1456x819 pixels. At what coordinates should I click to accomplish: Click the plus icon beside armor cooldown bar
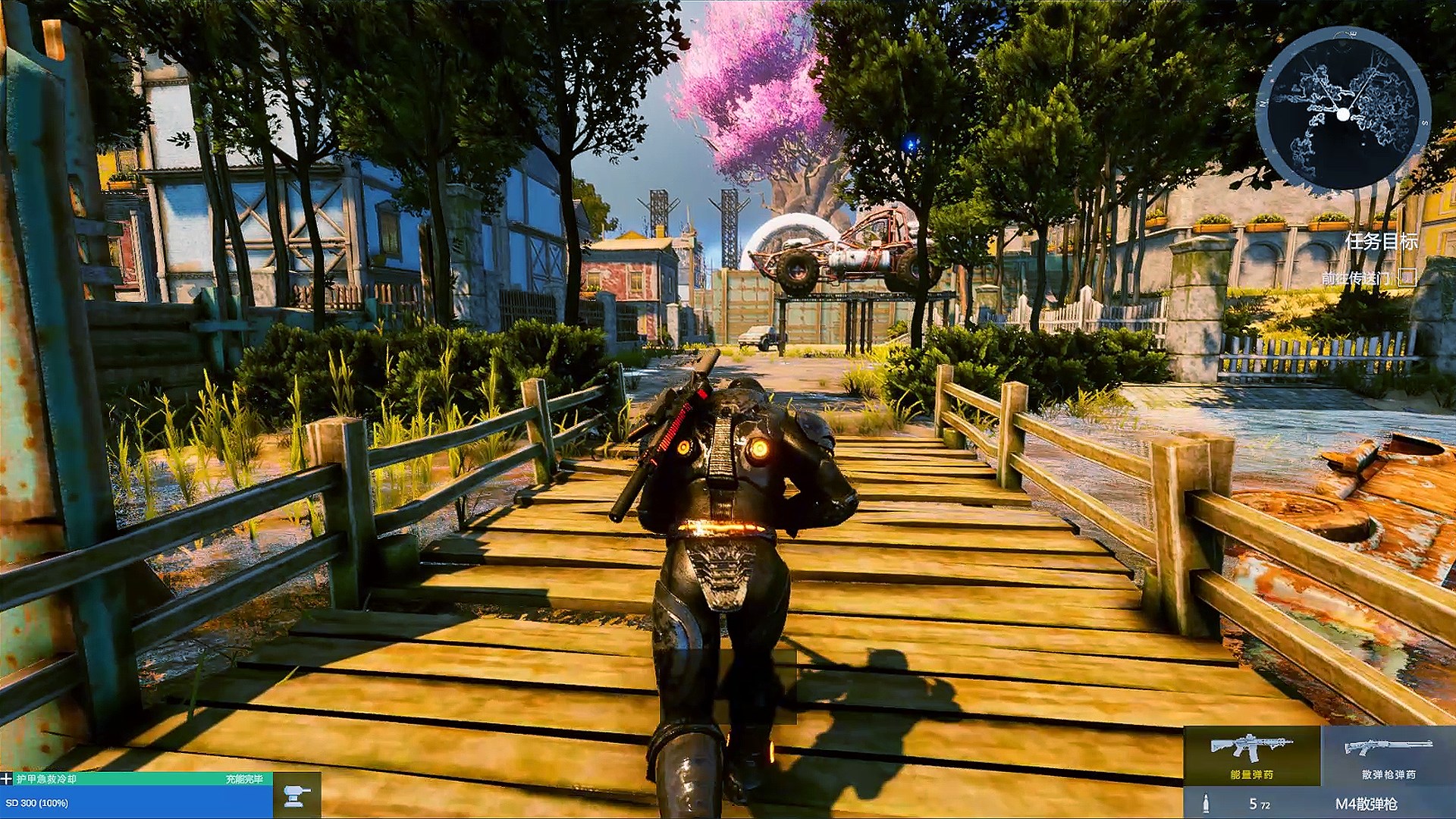[6, 778]
